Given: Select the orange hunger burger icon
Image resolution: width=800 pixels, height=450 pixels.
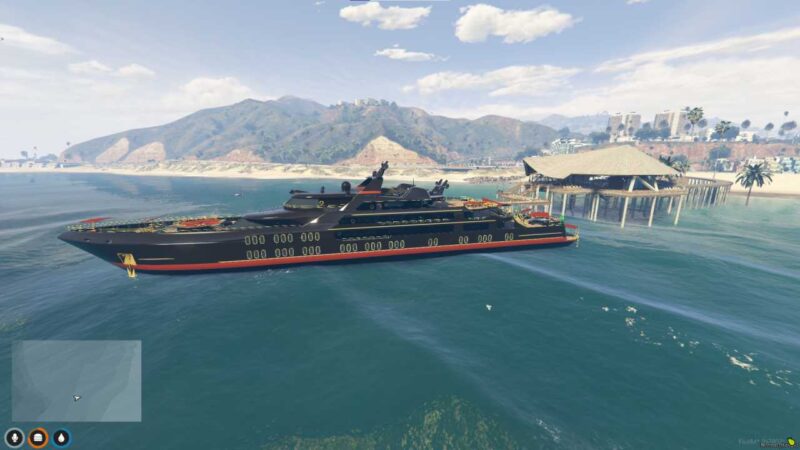Looking at the screenshot, I should (38, 437).
